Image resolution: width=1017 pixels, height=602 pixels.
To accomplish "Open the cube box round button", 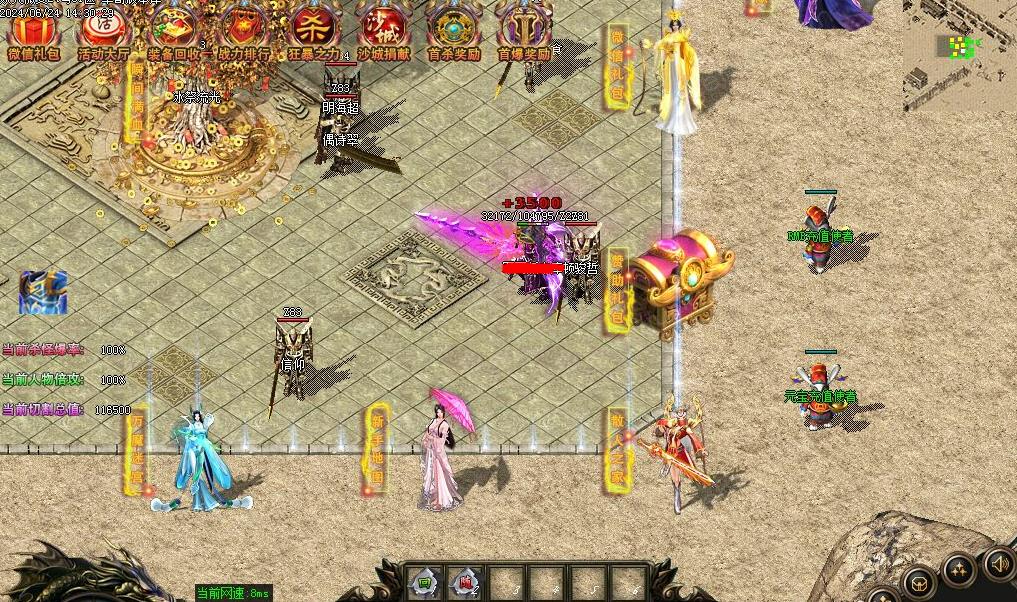I will coord(919,584).
